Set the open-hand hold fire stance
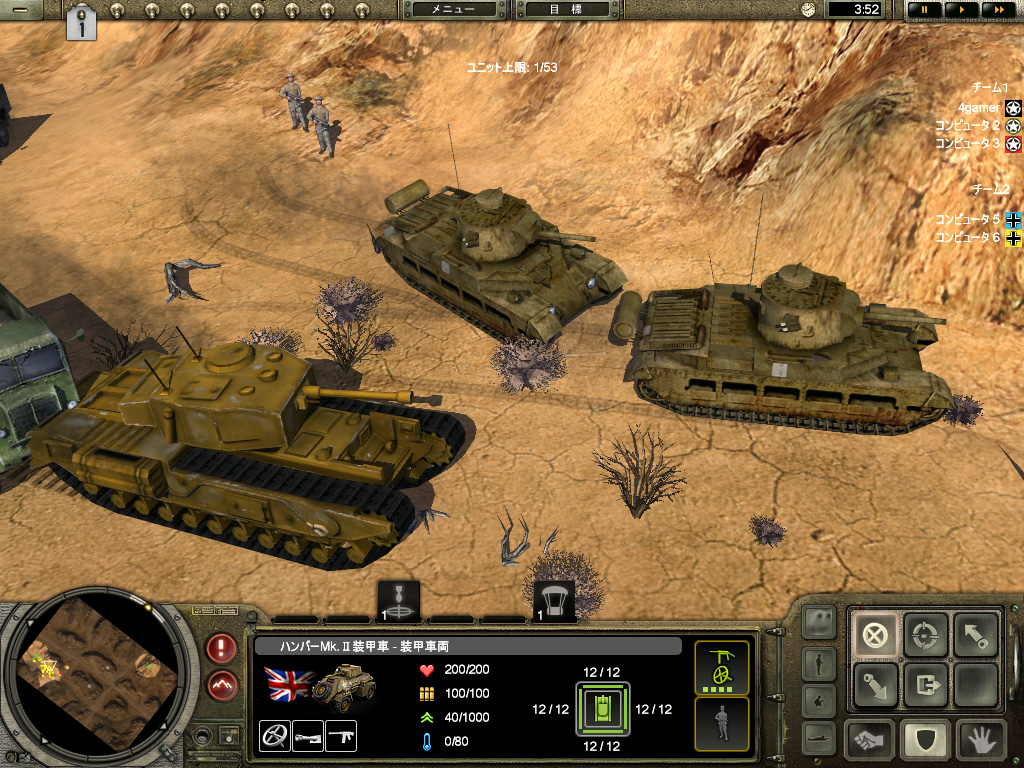 tap(979, 740)
